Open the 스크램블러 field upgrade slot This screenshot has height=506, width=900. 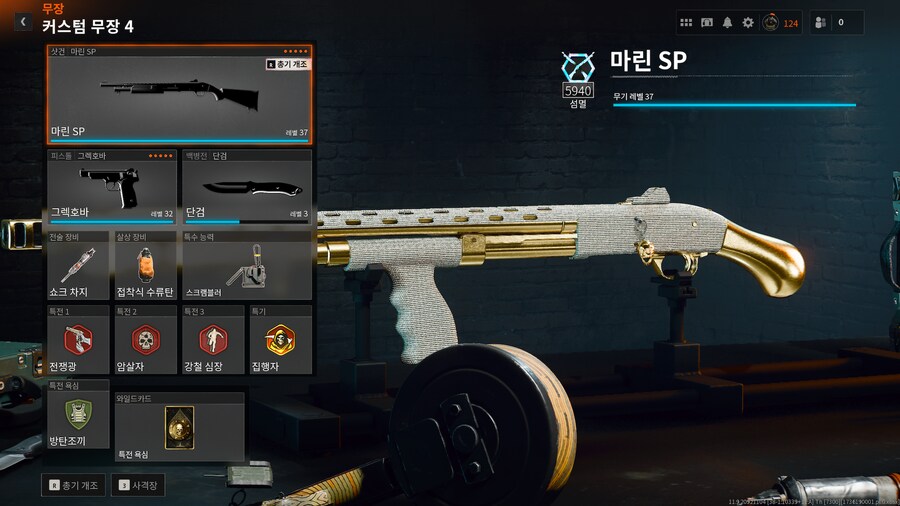pos(246,267)
